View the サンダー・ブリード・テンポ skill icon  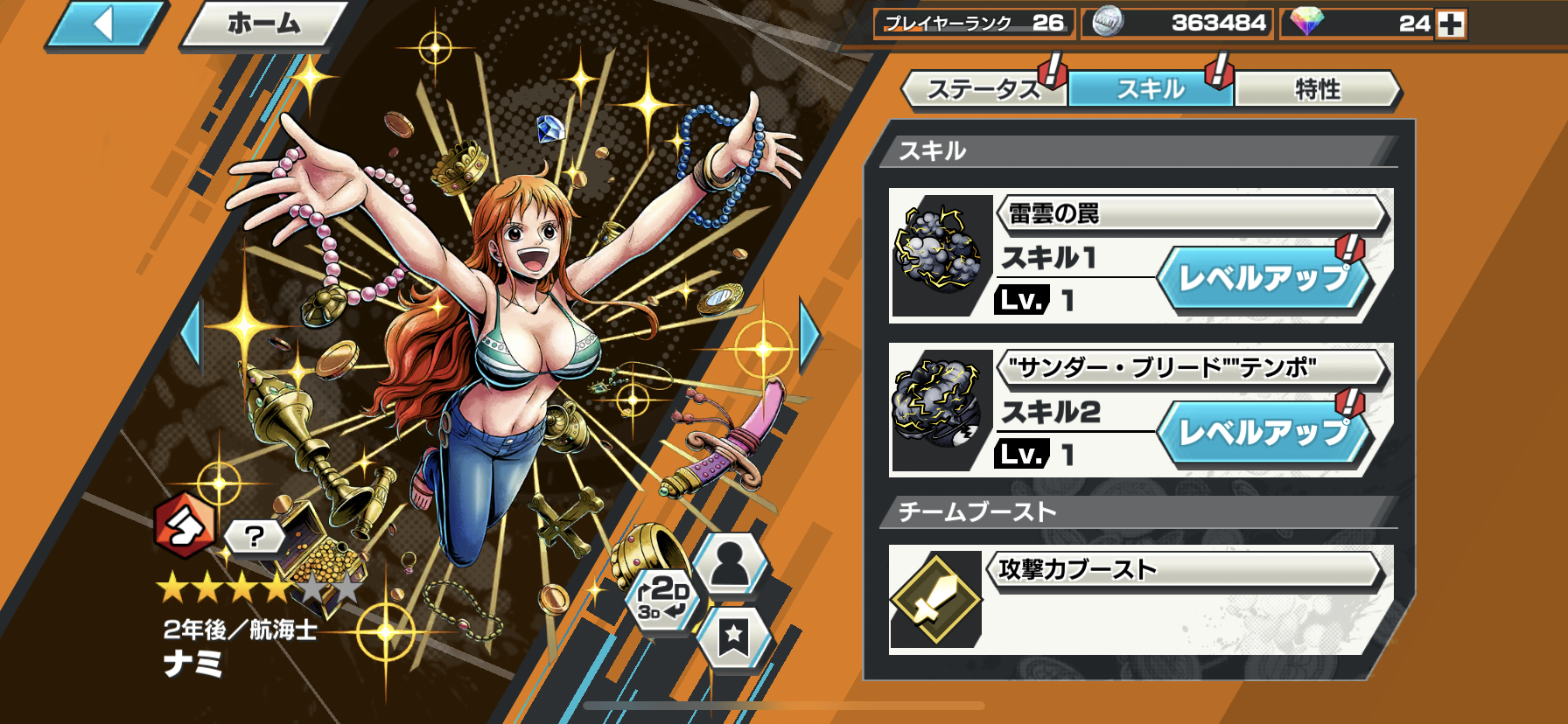tap(937, 407)
